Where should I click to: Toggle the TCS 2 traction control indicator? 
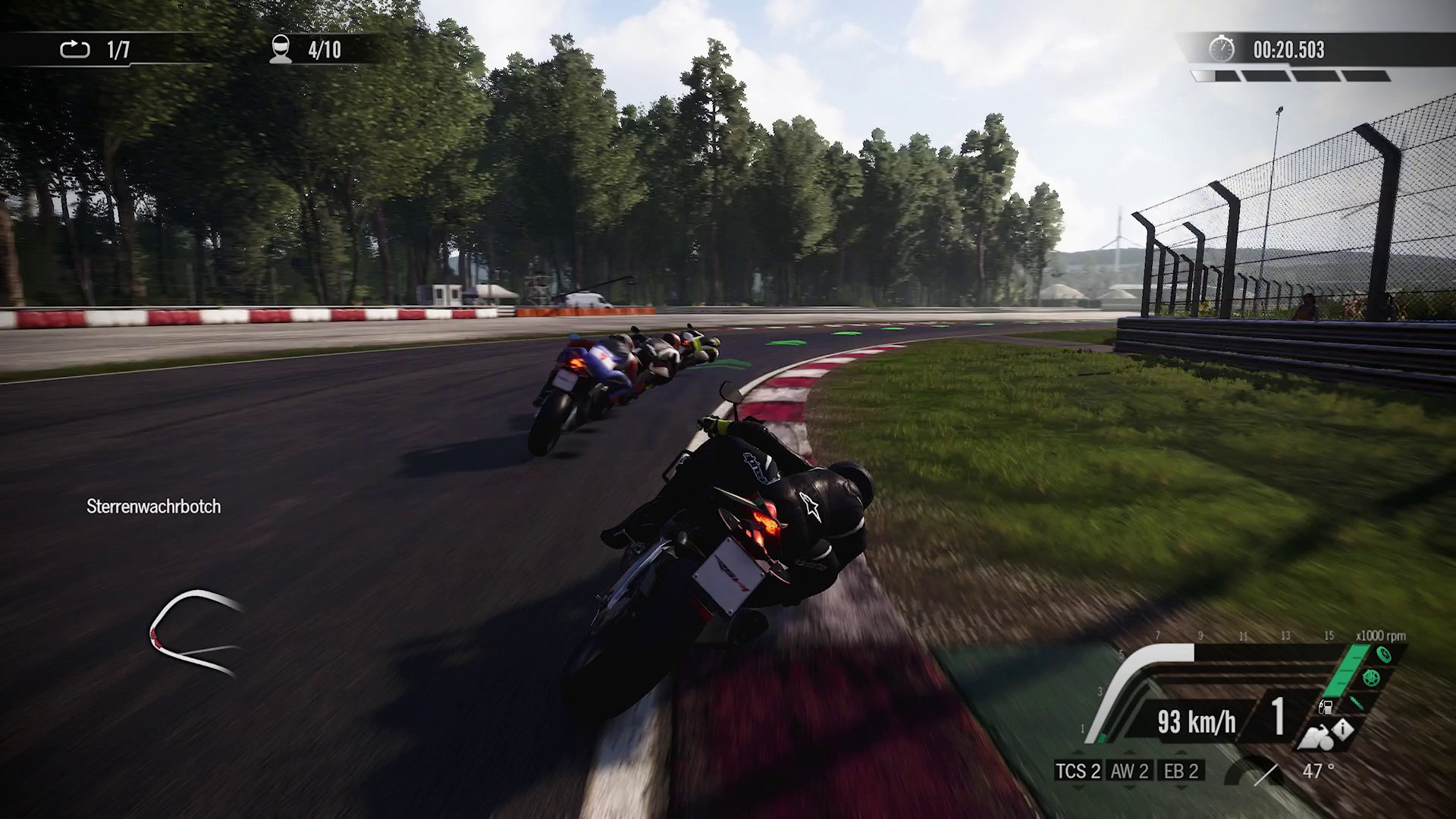click(1080, 771)
